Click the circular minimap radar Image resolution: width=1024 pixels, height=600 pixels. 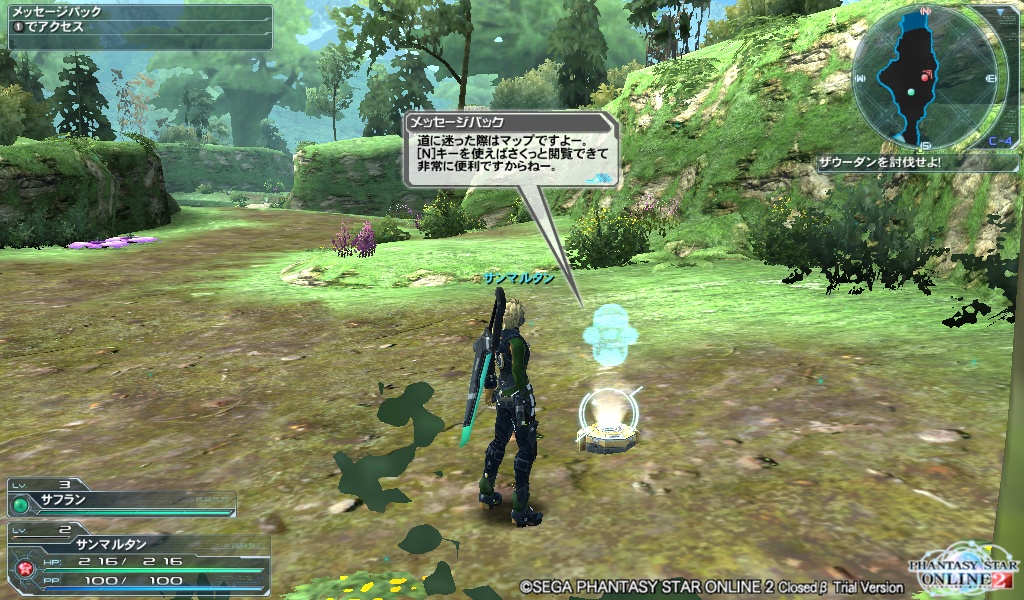point(925,78)
